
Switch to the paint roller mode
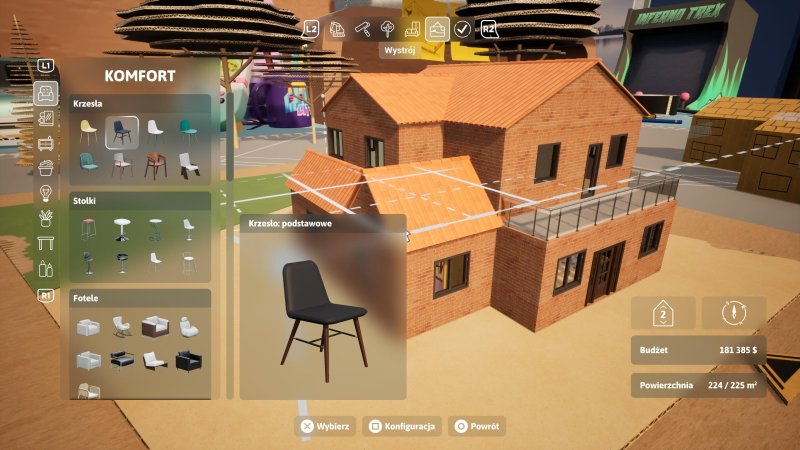point(362,29)
